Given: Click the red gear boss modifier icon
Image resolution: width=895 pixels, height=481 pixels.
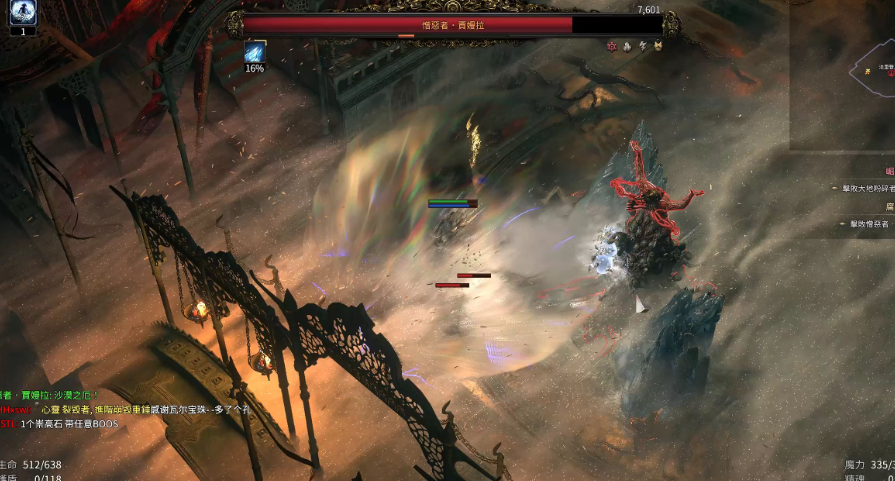Looking at the screenshot, I should coord(611,46).
